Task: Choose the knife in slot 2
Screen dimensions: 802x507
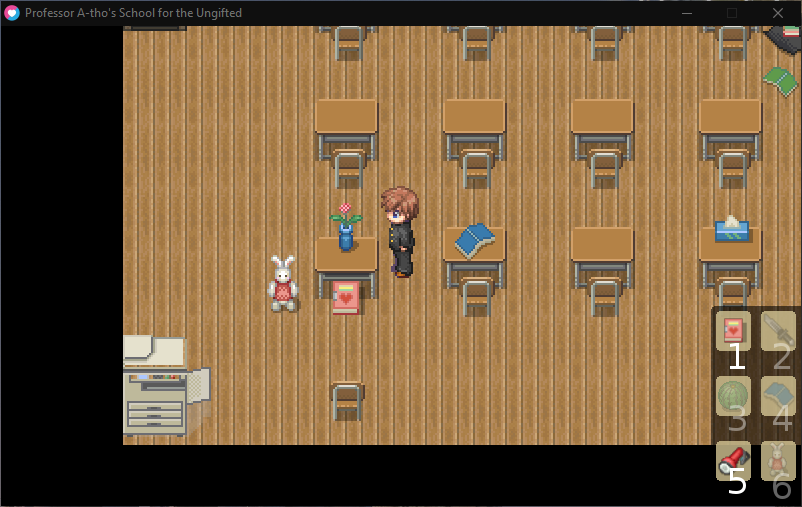Action: (778, 331)
